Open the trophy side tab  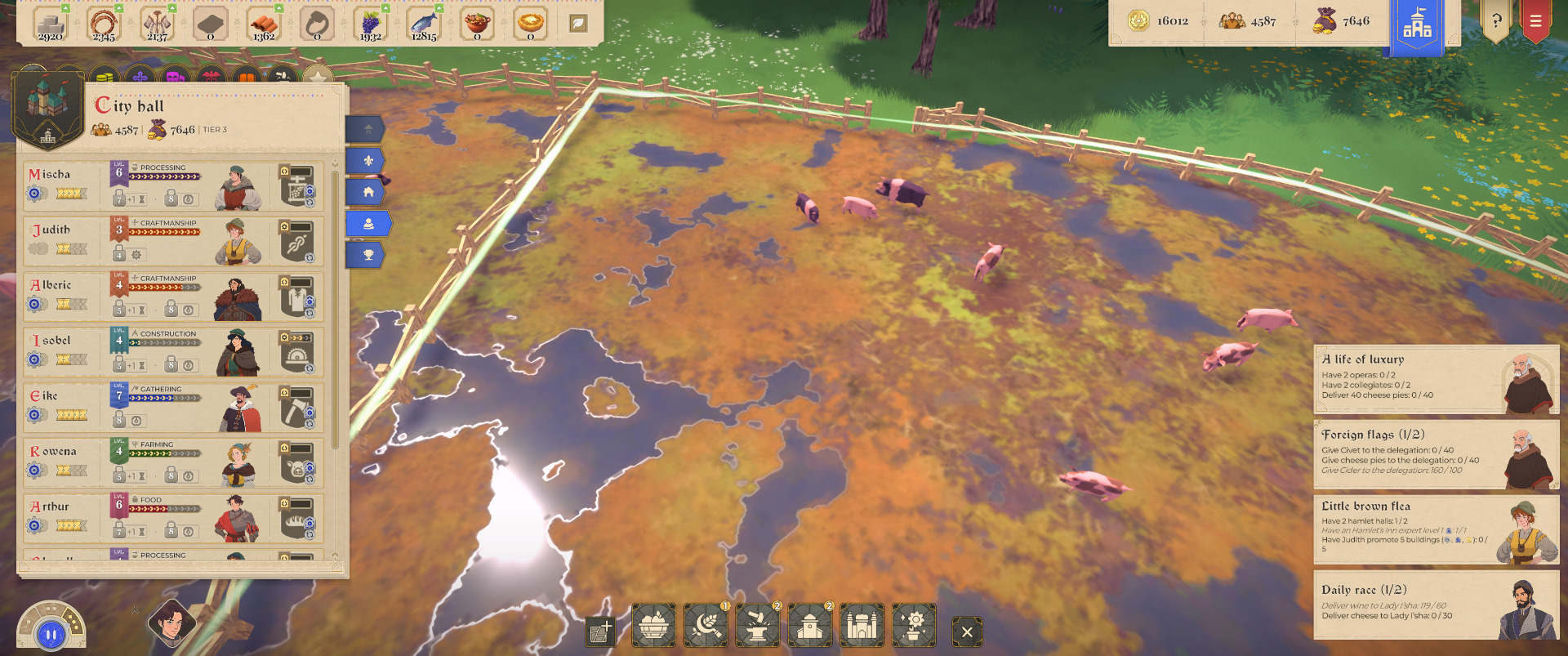(x=368, y=255)
